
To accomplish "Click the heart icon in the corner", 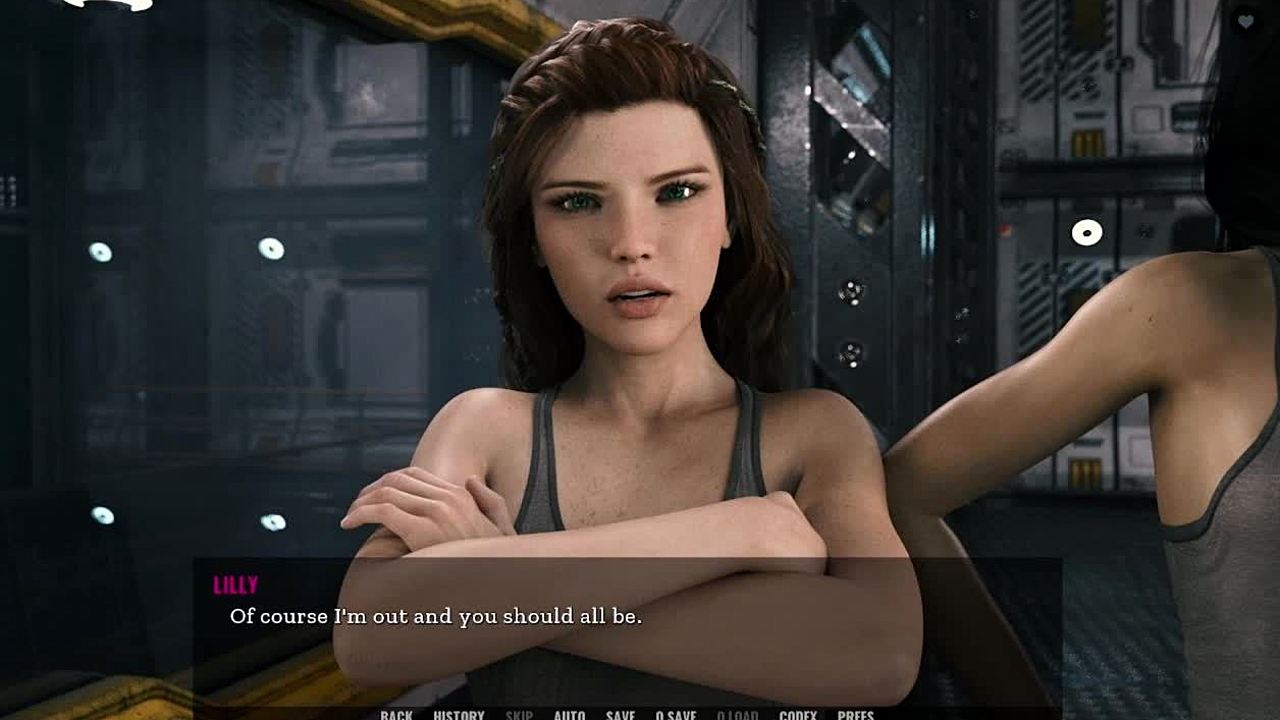I will coord(1245,21).
